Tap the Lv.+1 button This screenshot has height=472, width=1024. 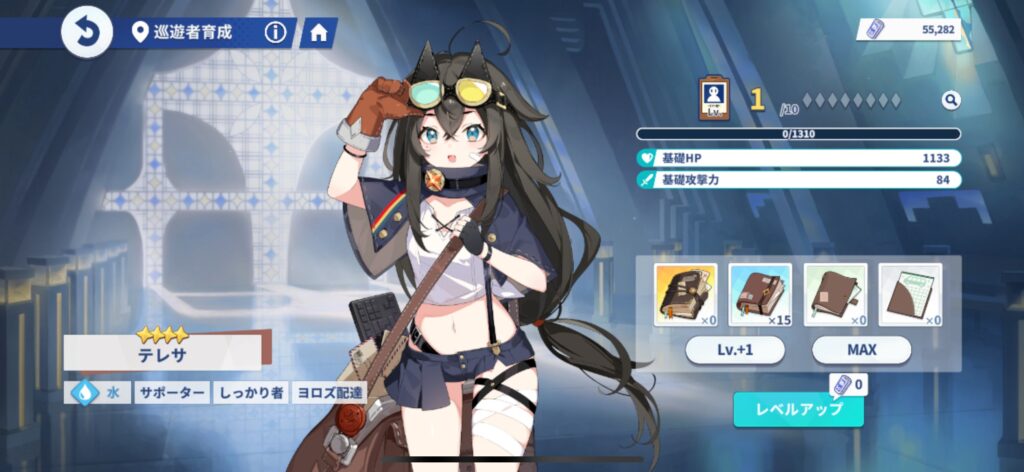735,350
